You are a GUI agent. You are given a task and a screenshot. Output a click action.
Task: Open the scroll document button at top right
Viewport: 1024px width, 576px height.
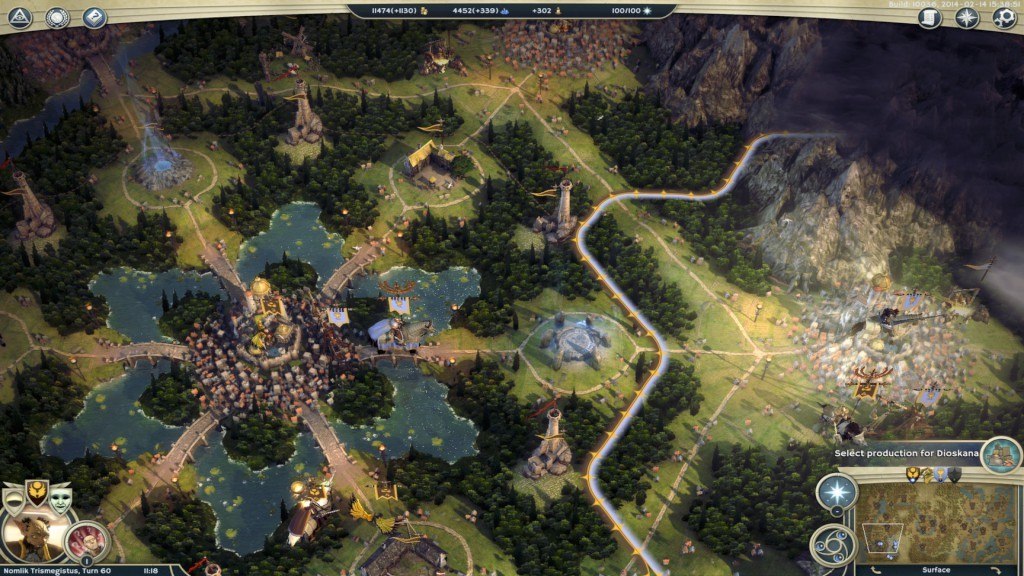coord(930,17)
